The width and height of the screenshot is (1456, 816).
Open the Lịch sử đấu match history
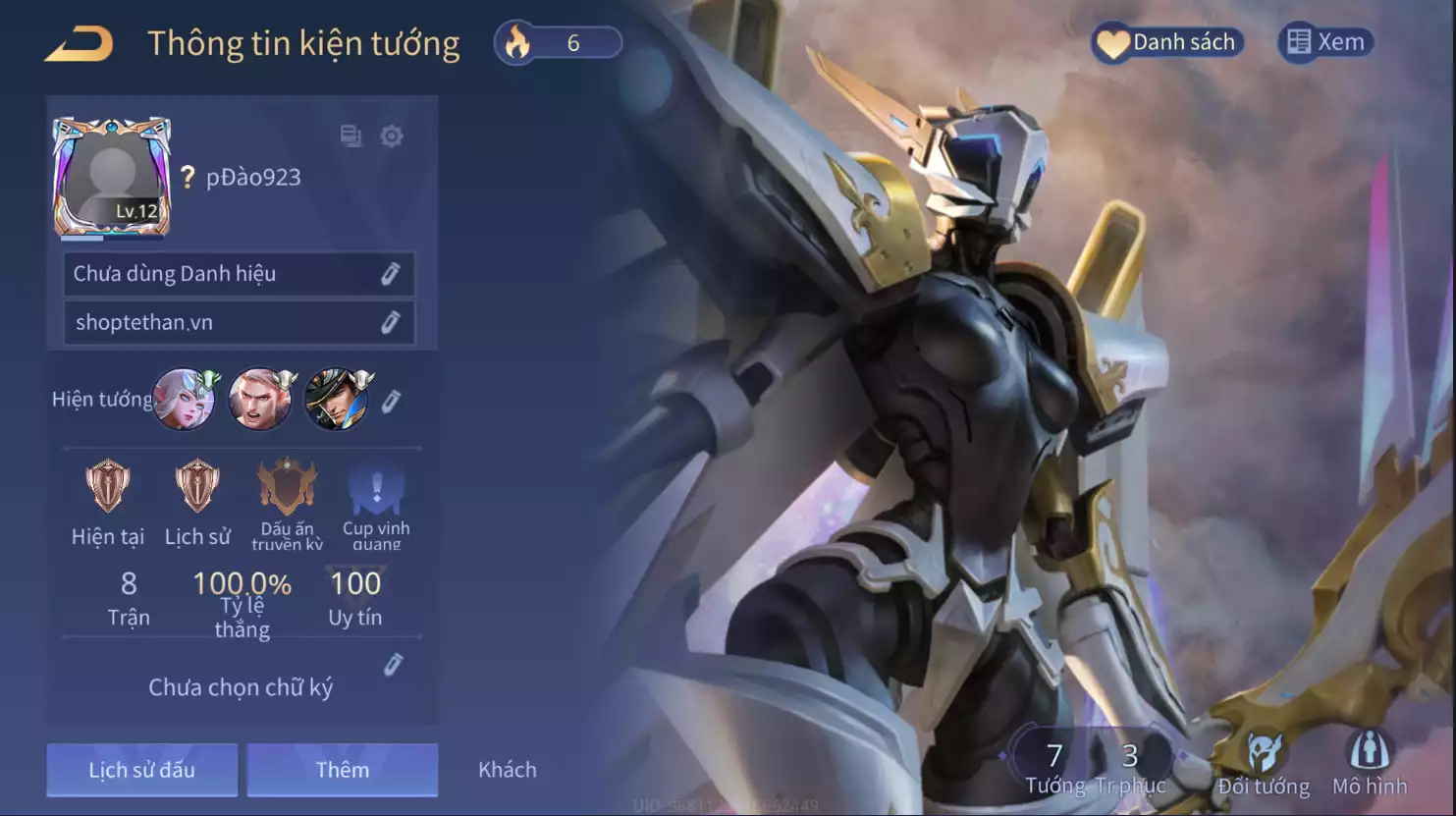click(142, 769)
